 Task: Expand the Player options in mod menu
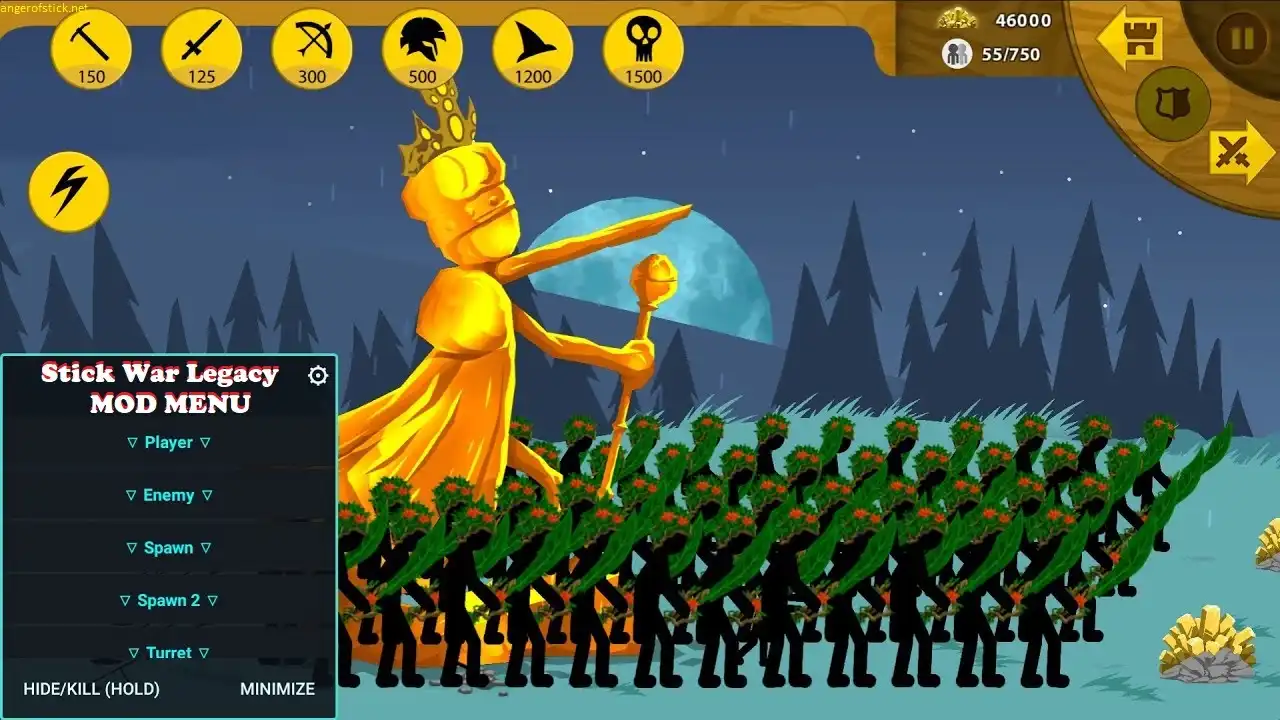(x=169, y=442)
